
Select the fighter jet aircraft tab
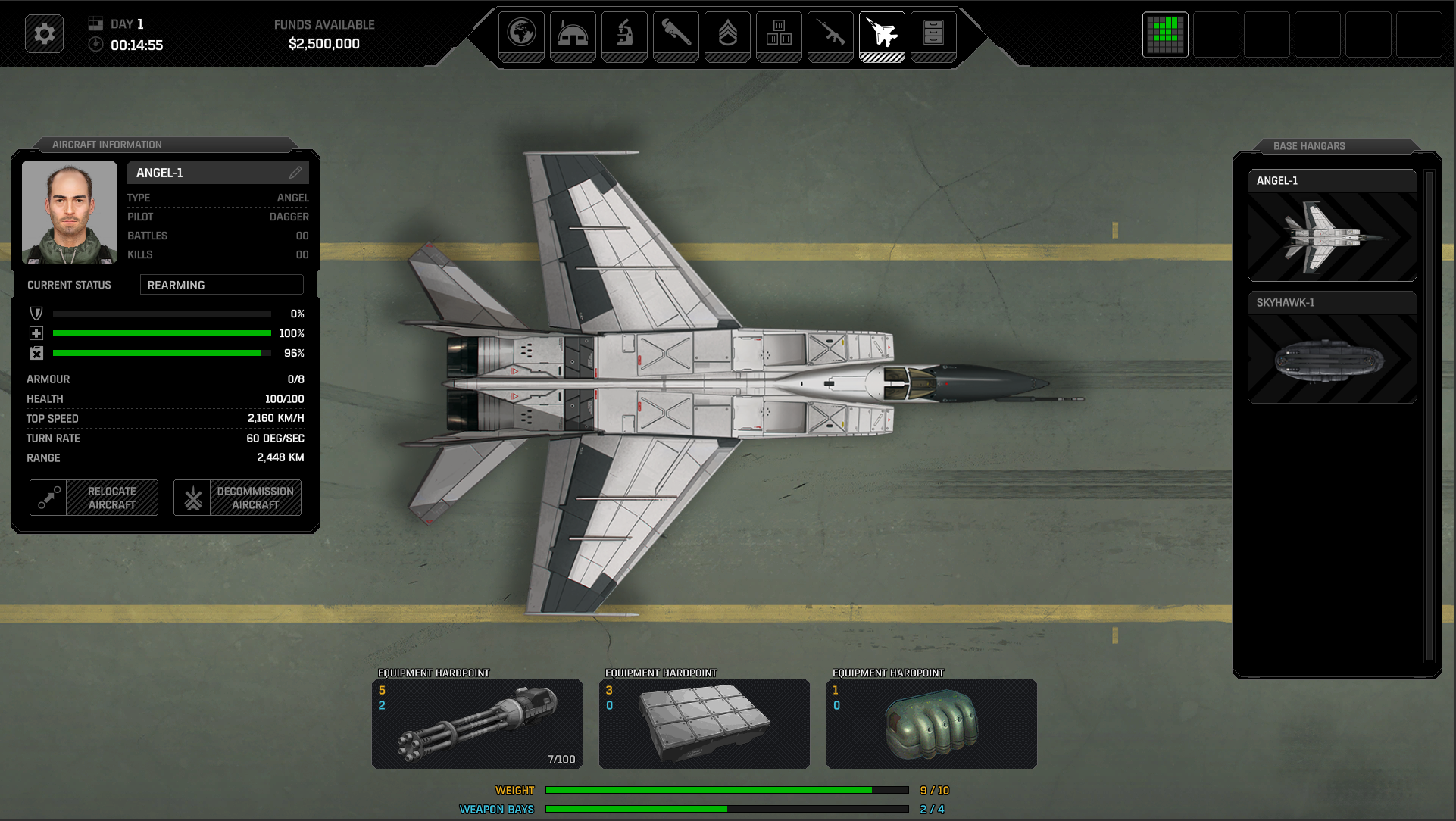[x=882, y=35]
